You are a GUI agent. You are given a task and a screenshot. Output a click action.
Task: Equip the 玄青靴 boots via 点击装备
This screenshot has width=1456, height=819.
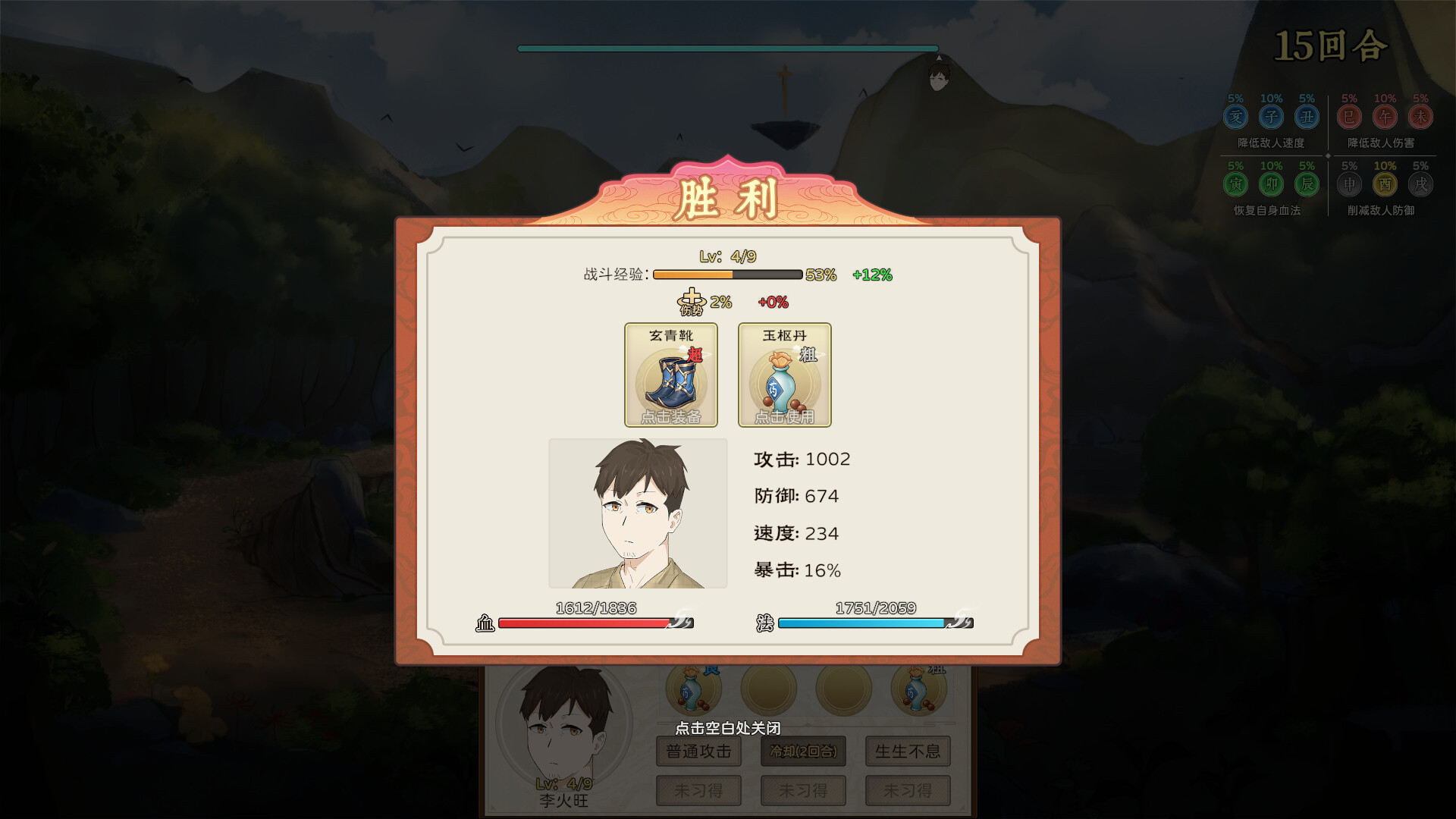tap(670, 416)
